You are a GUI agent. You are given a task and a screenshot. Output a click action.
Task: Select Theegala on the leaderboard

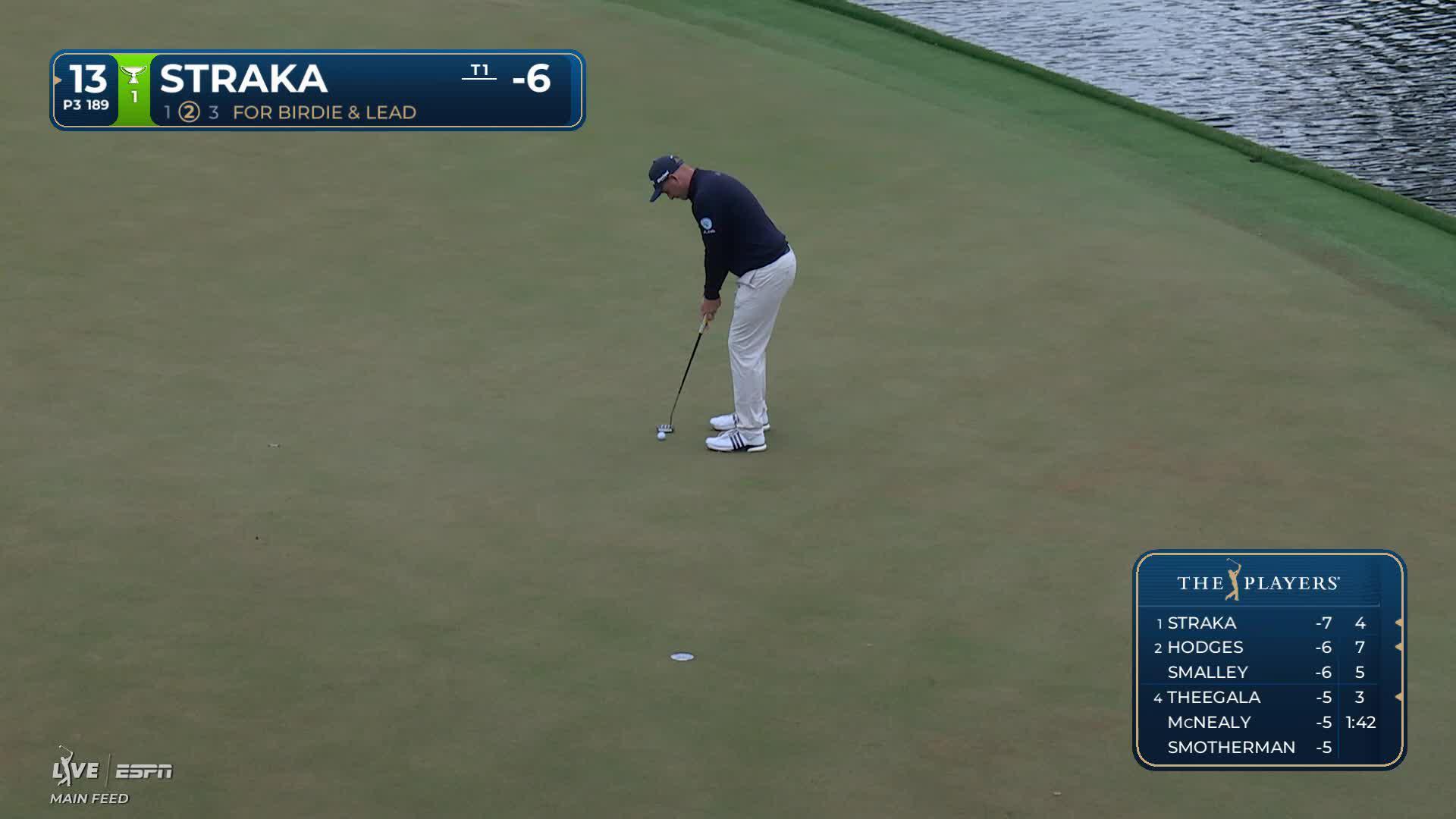pos(1268,698)
